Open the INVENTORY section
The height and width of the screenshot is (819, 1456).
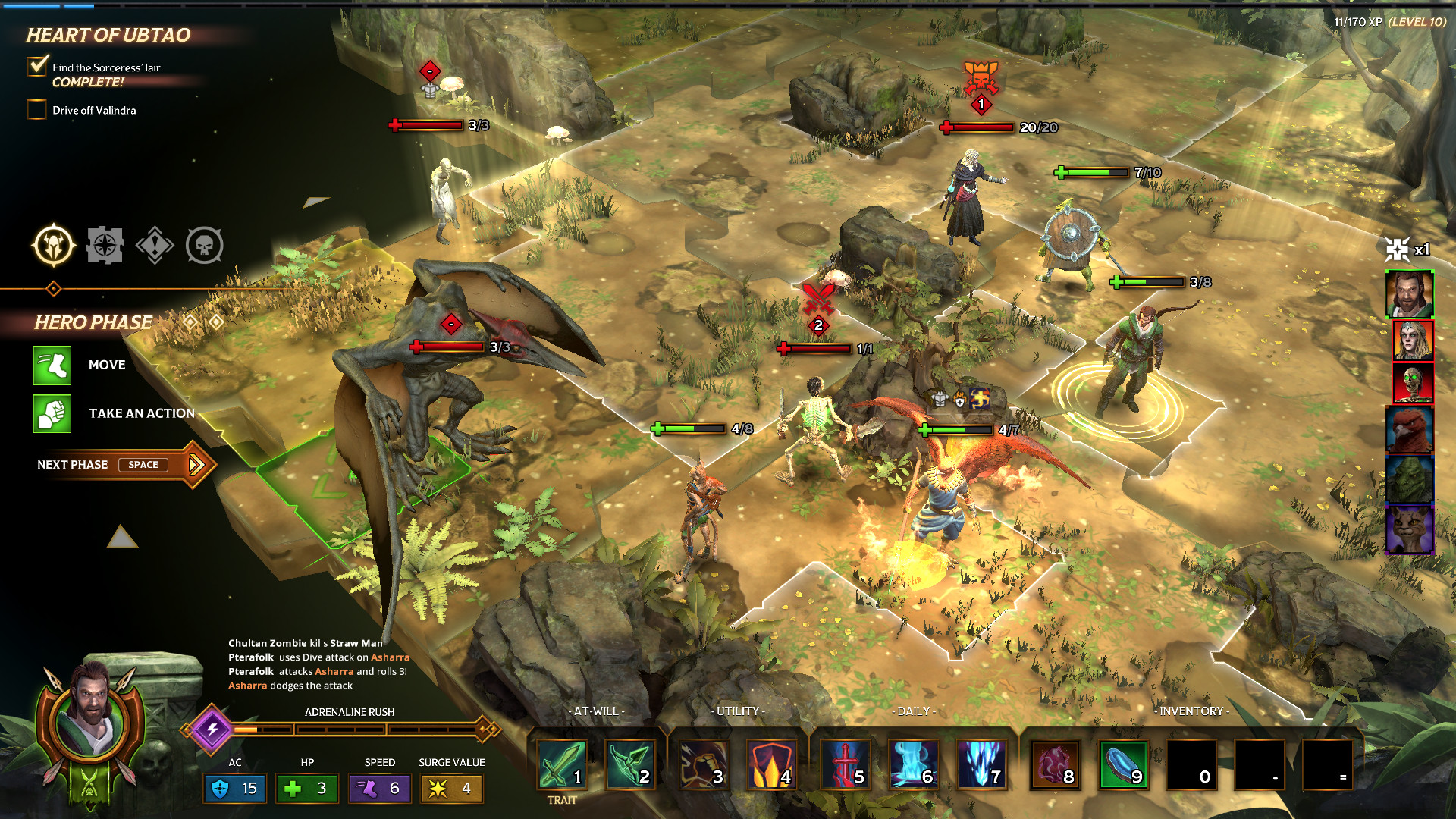pos(1192,711)
